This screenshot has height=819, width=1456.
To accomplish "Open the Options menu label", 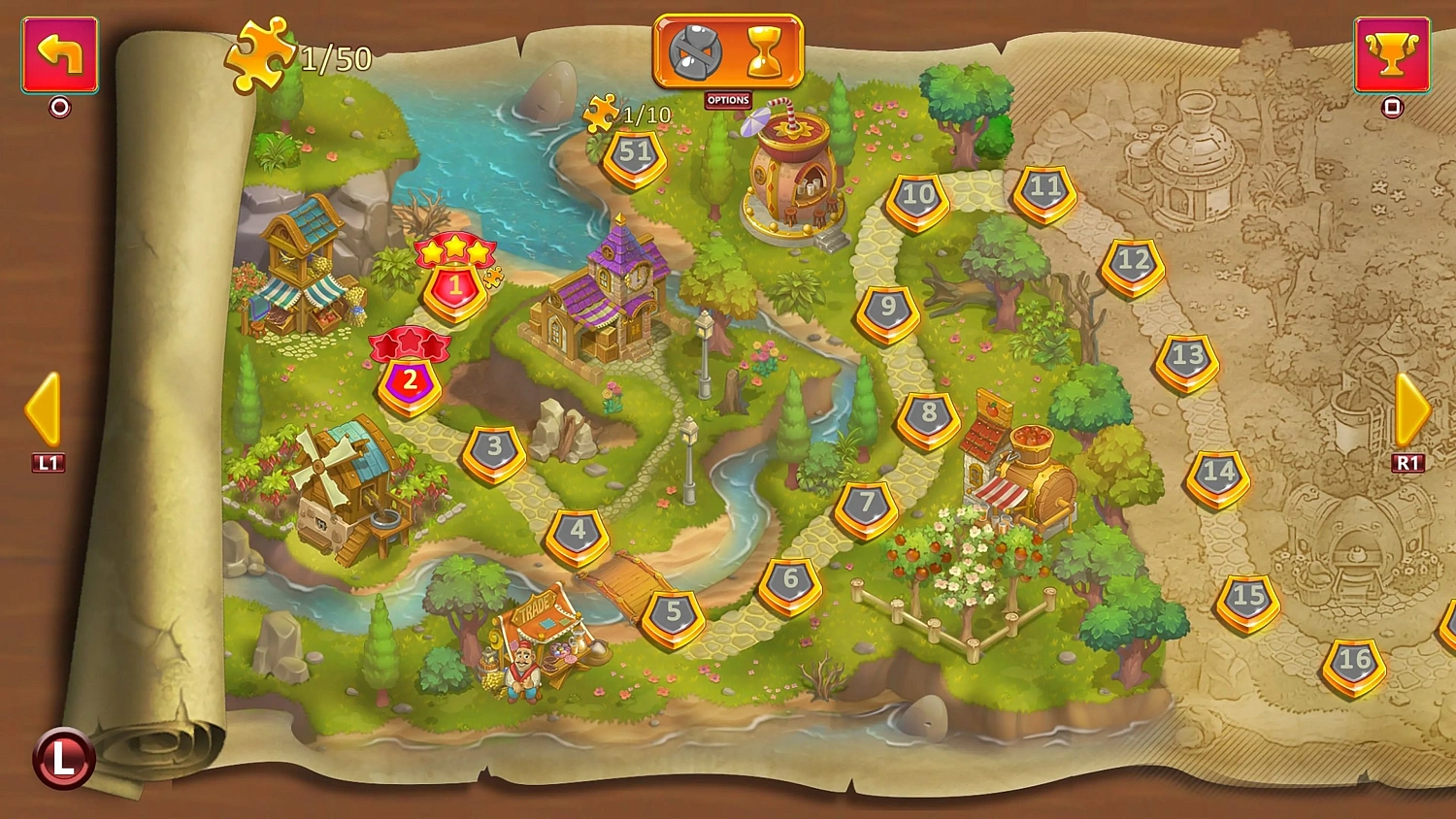I will click(x=728, y=100).
